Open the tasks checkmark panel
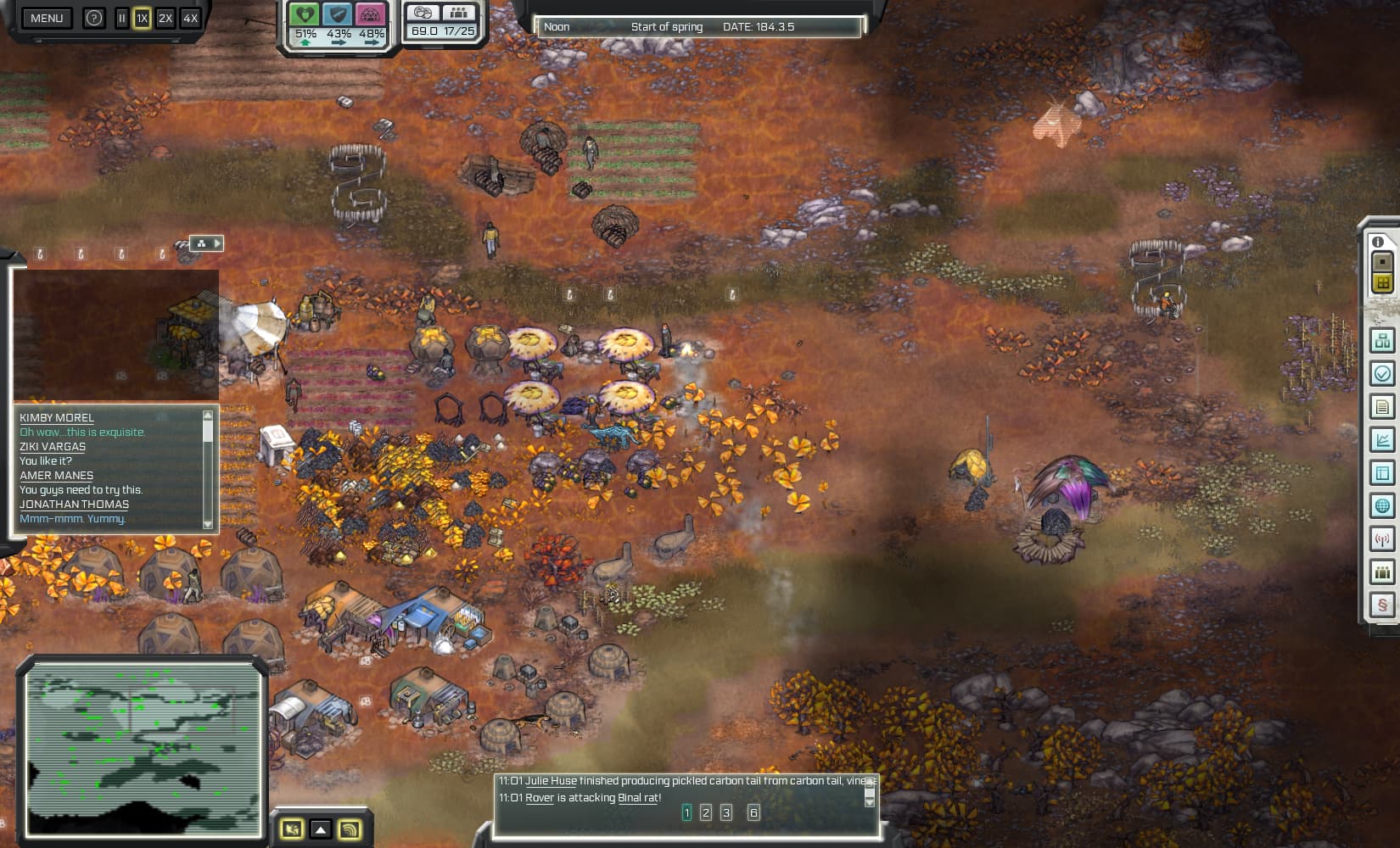This screenshot has height=848, width=1400. pos(1380,371)
